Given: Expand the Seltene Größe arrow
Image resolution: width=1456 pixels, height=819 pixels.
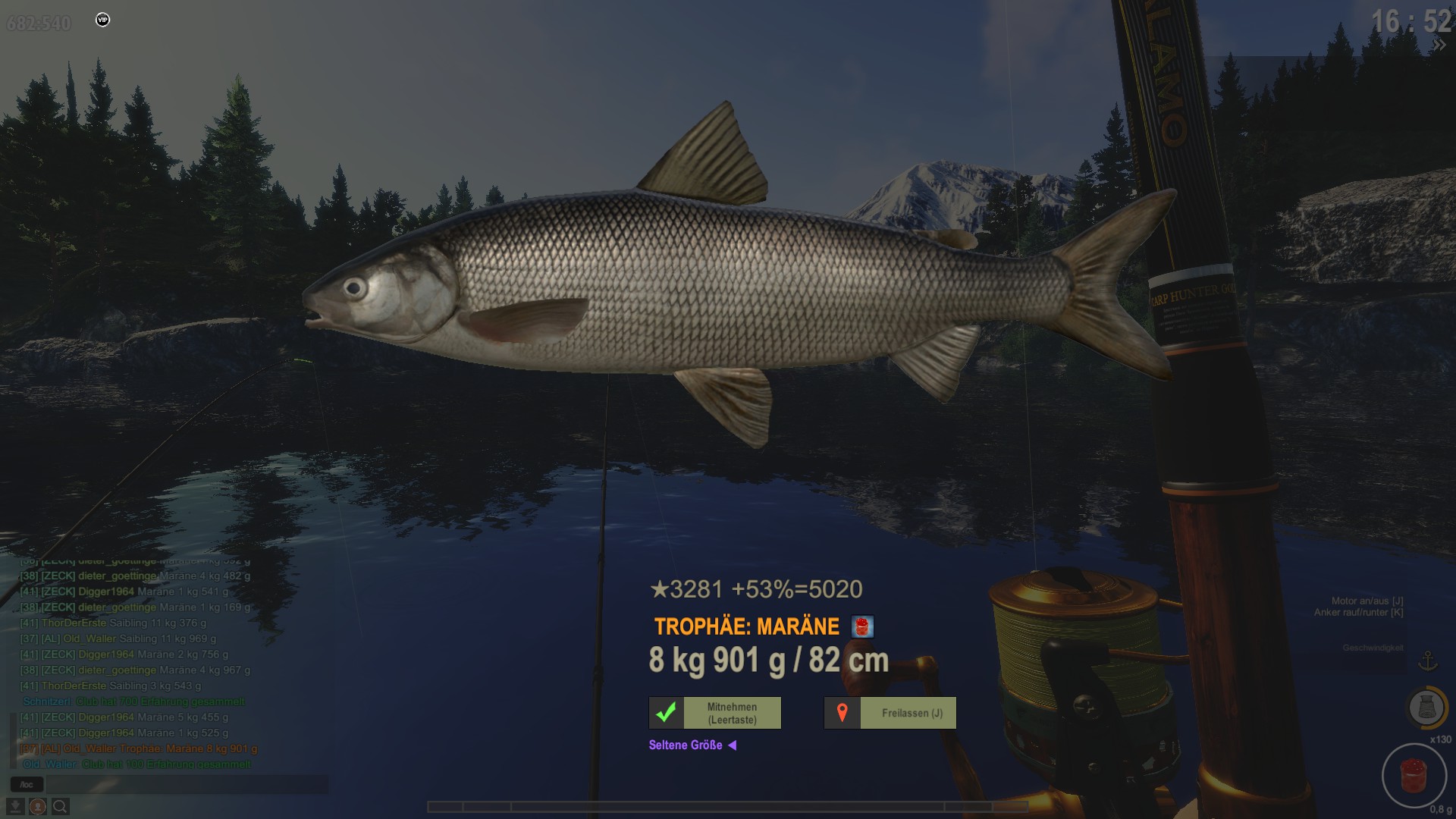Looking at the screenshot, I should click(x=733, y=745).
